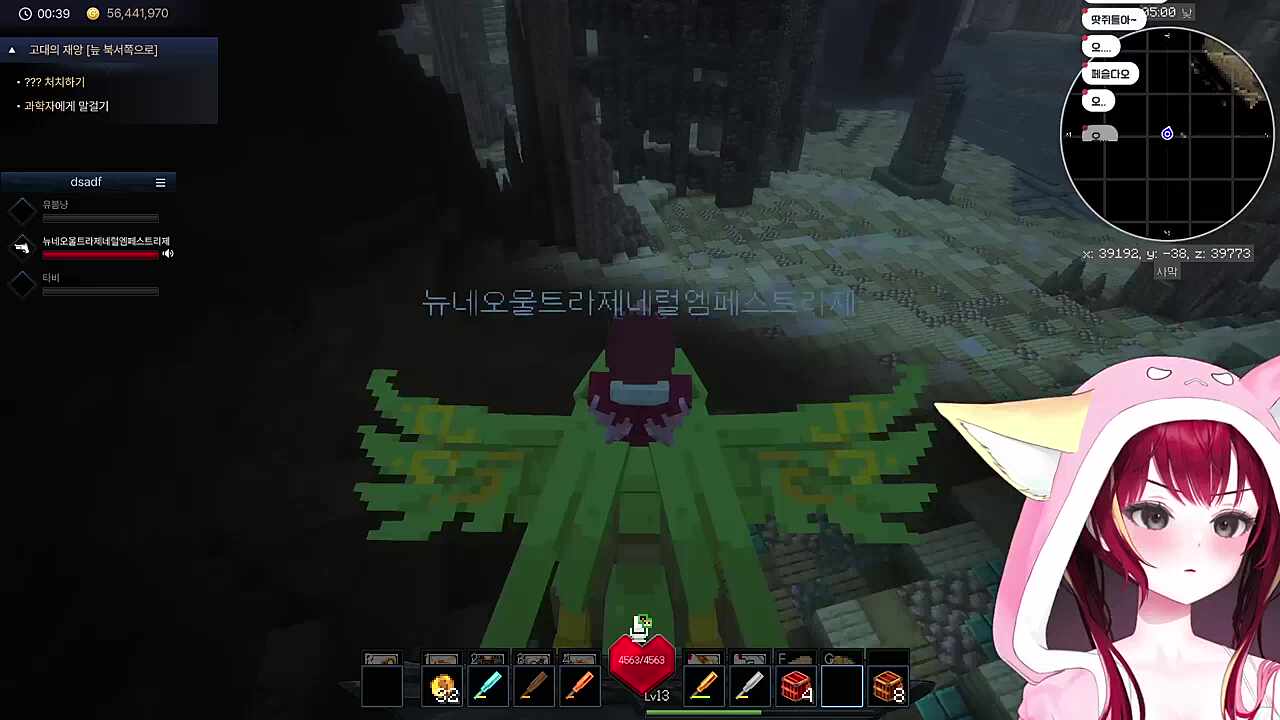Toggle the diamond marker next to 티비
Image resolution: width=1280 pixels, height=720 pixels.
22,283
